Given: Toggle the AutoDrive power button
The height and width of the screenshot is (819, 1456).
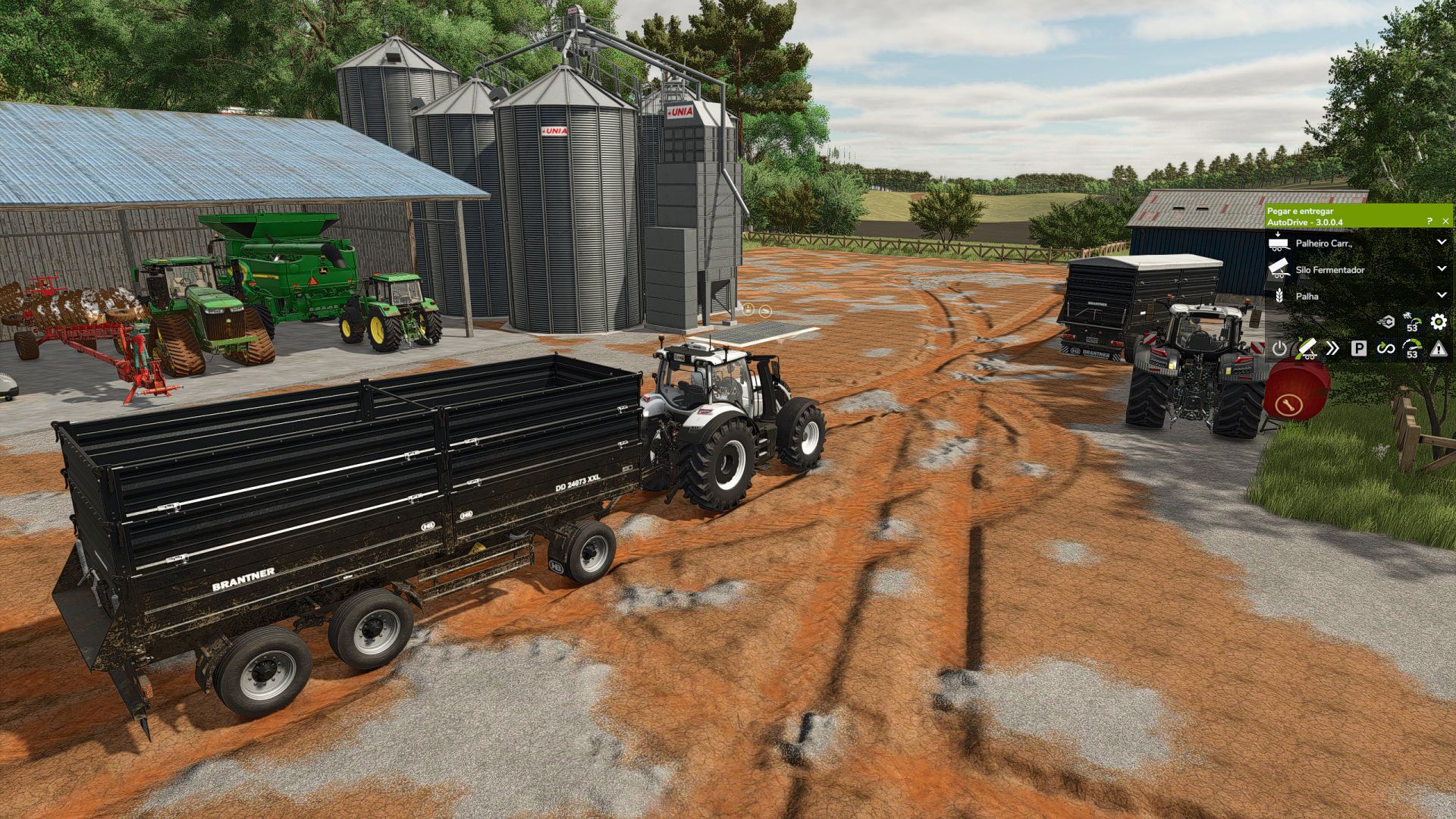Looking at the screenshot, I should [x=1279, y=349].
